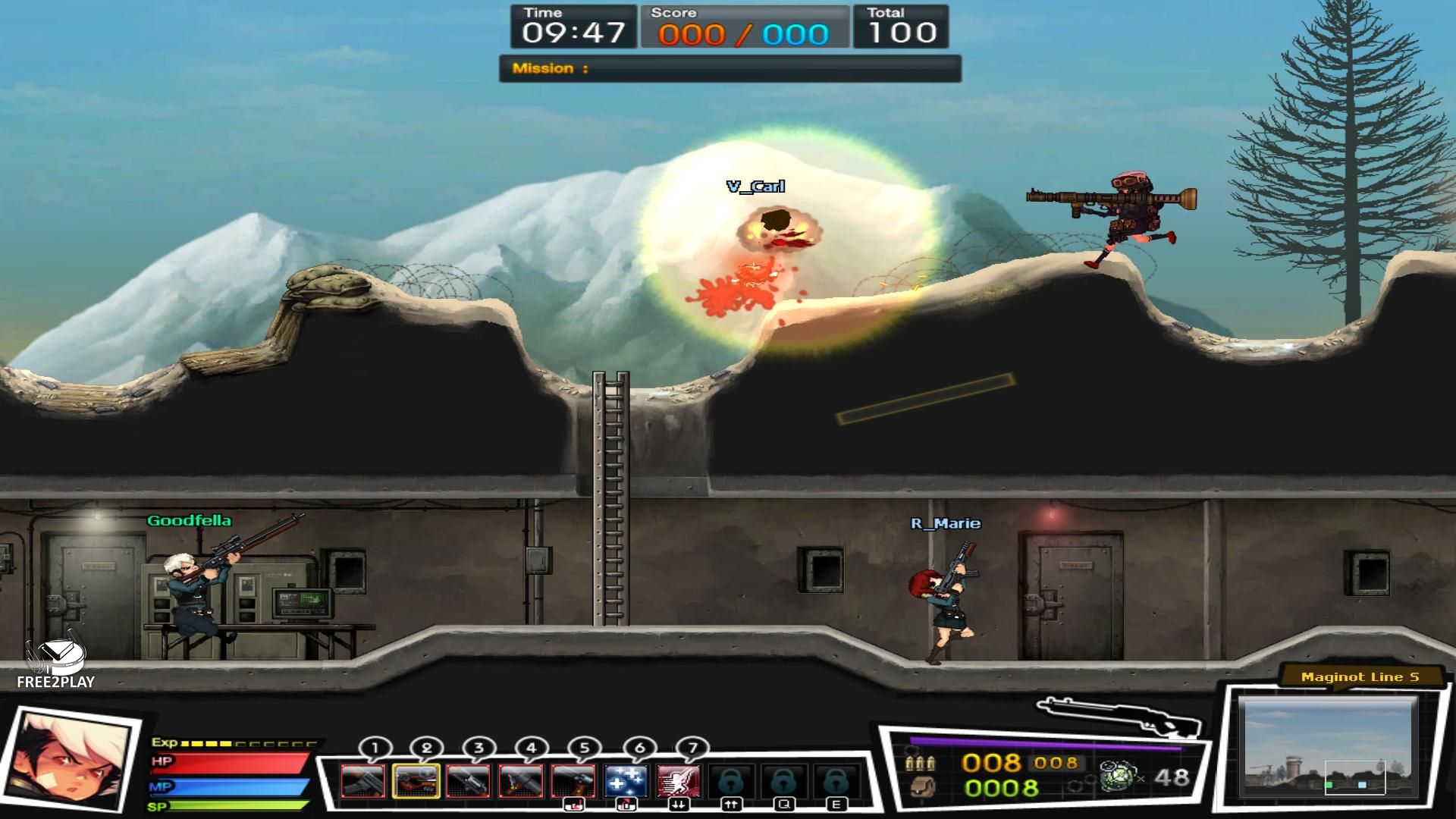
Task: Activate the blue healing crosses skill
Action: point(626,780)
